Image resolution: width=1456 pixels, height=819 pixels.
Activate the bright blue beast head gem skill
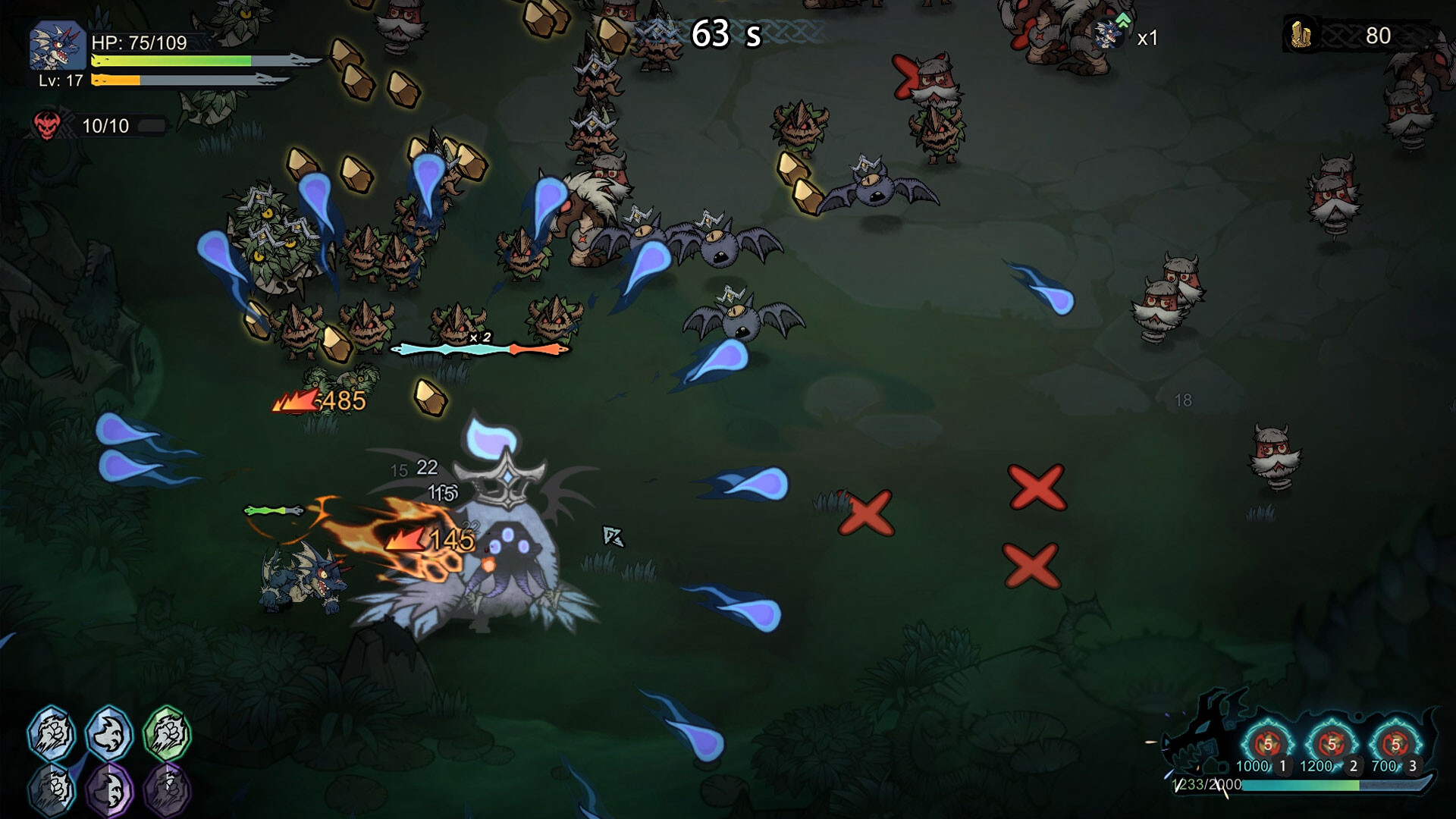click(109, 733)
